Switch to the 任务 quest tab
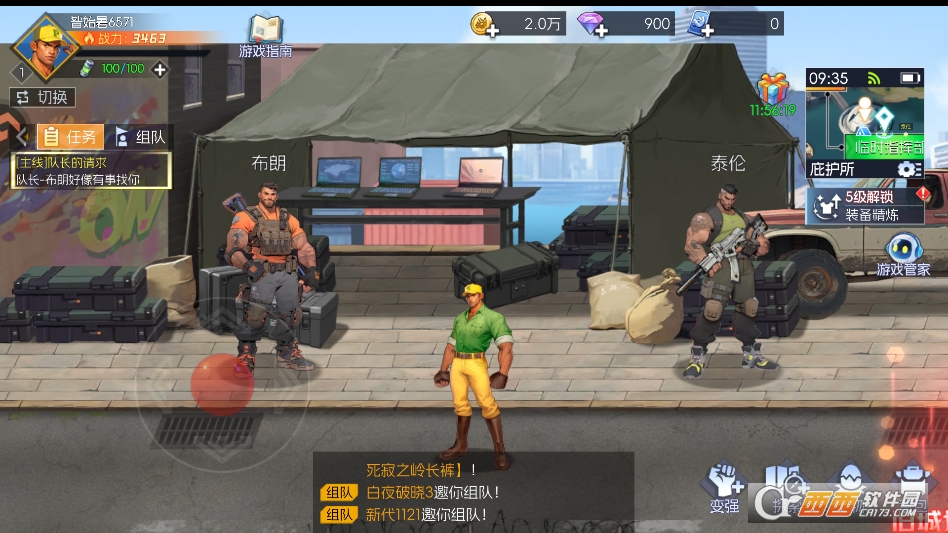The image size is (948, 533). [70, 137]
